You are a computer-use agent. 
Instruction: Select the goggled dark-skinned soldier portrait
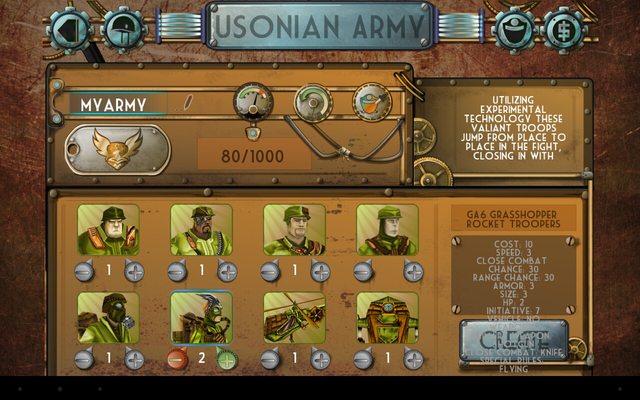[x=201, y=230]
